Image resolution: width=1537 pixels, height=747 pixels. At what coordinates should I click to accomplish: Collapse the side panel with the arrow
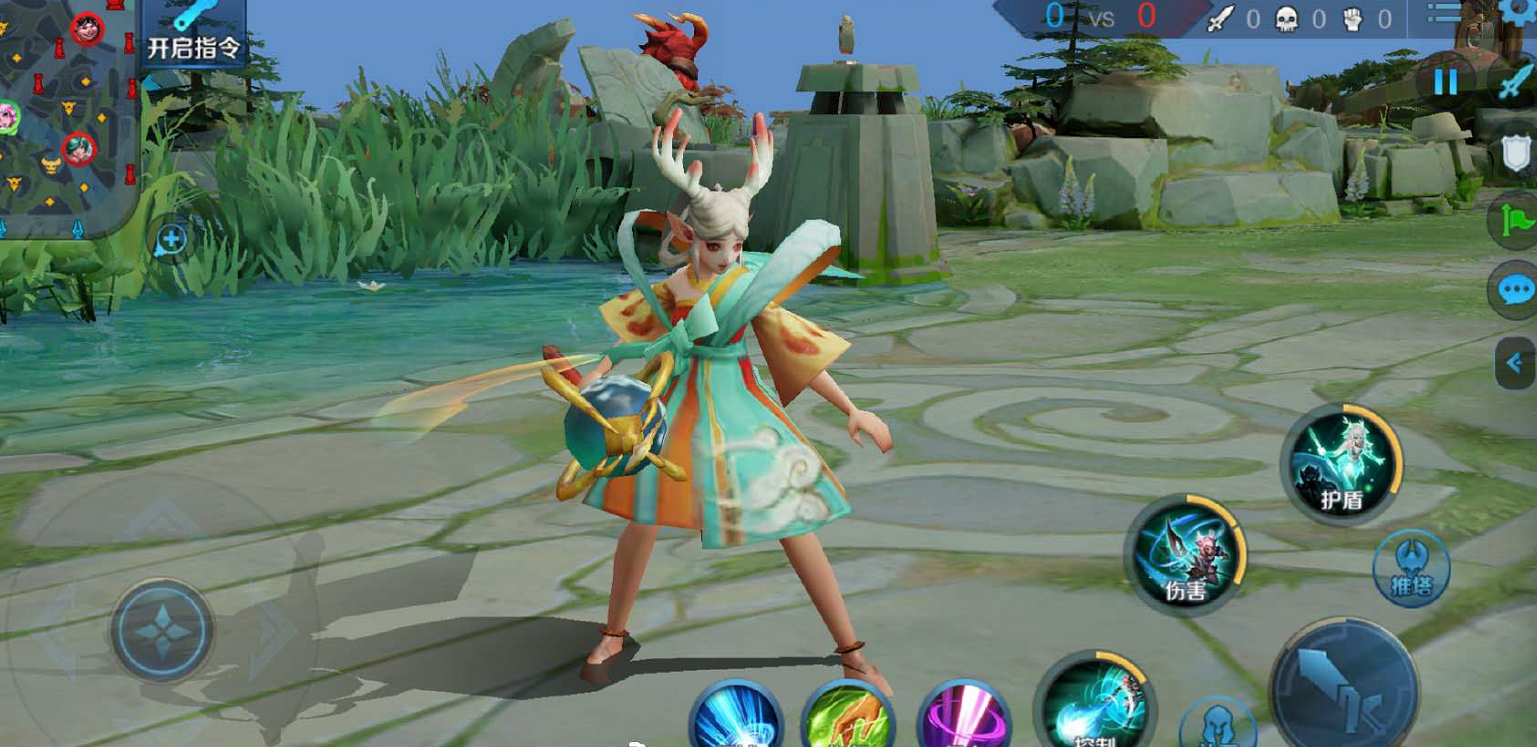click(1515, 362)
